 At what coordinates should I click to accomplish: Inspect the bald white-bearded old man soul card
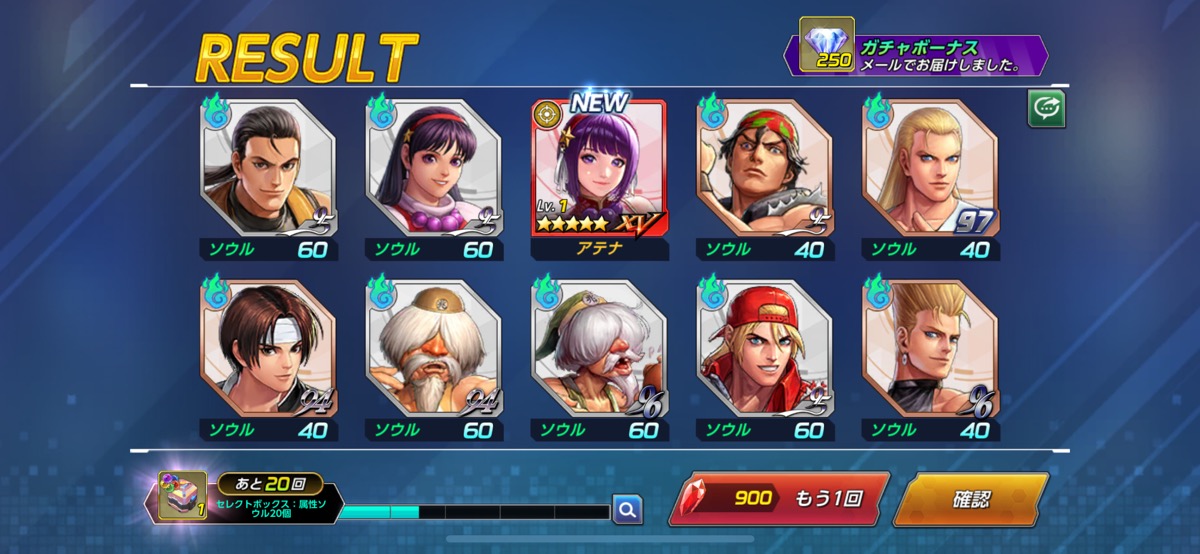433,350
